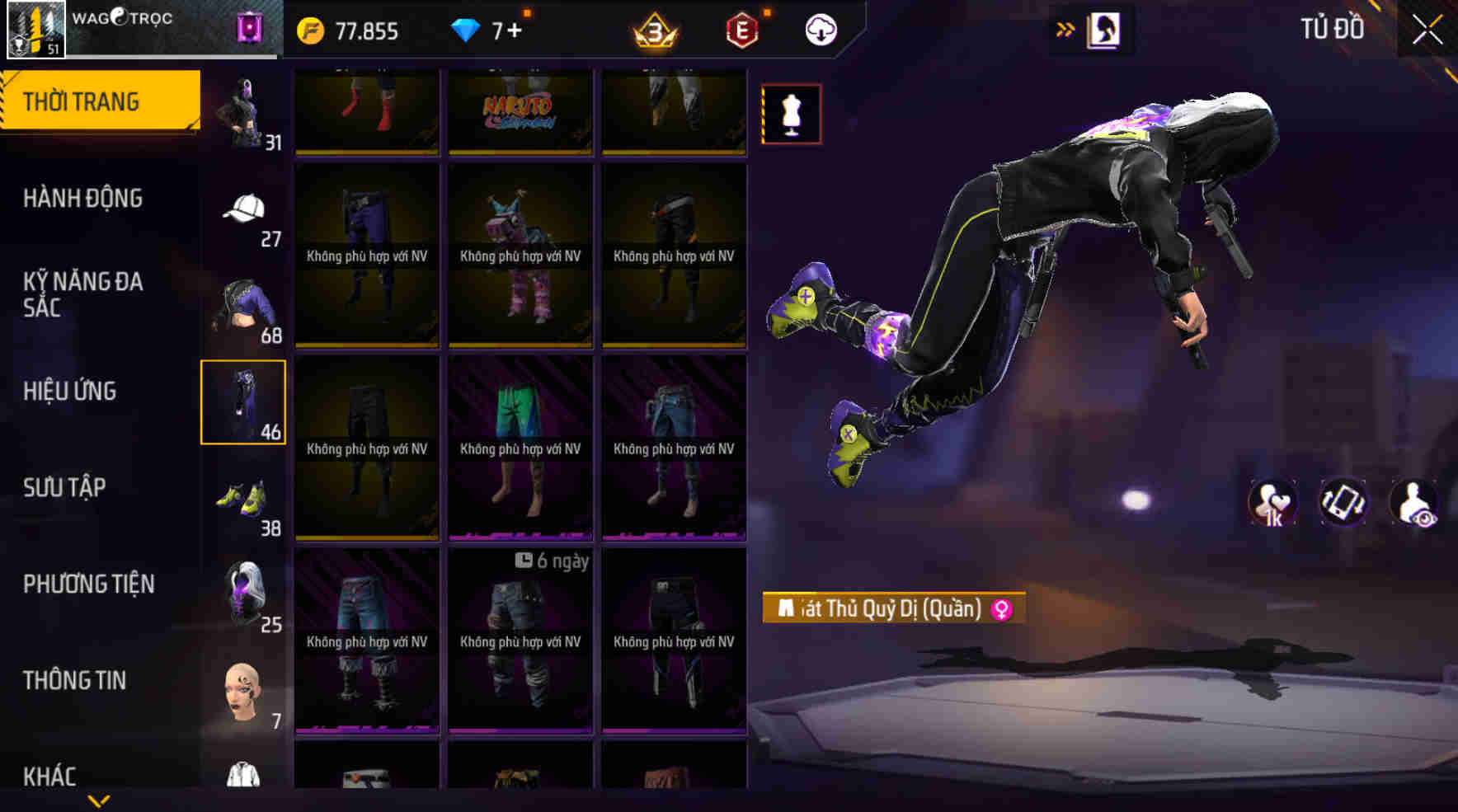Click the double-arrow expander near the card icon
The image size is (1458, 812).
(1066, 27)
